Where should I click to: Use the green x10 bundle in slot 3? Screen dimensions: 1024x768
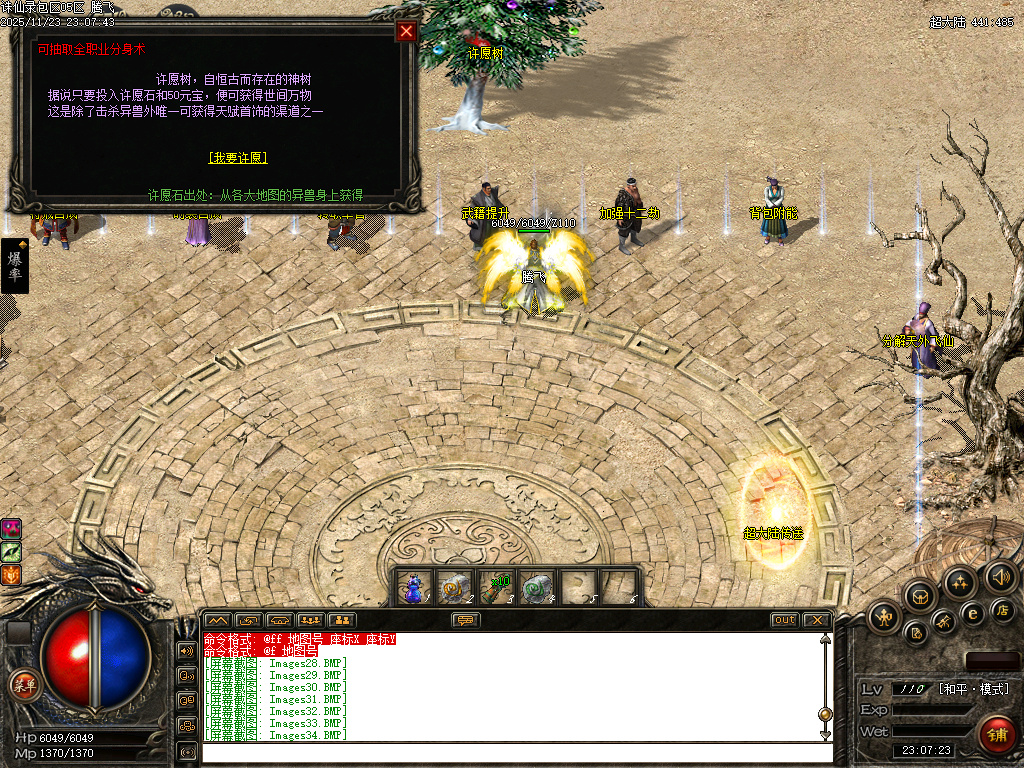496,587
